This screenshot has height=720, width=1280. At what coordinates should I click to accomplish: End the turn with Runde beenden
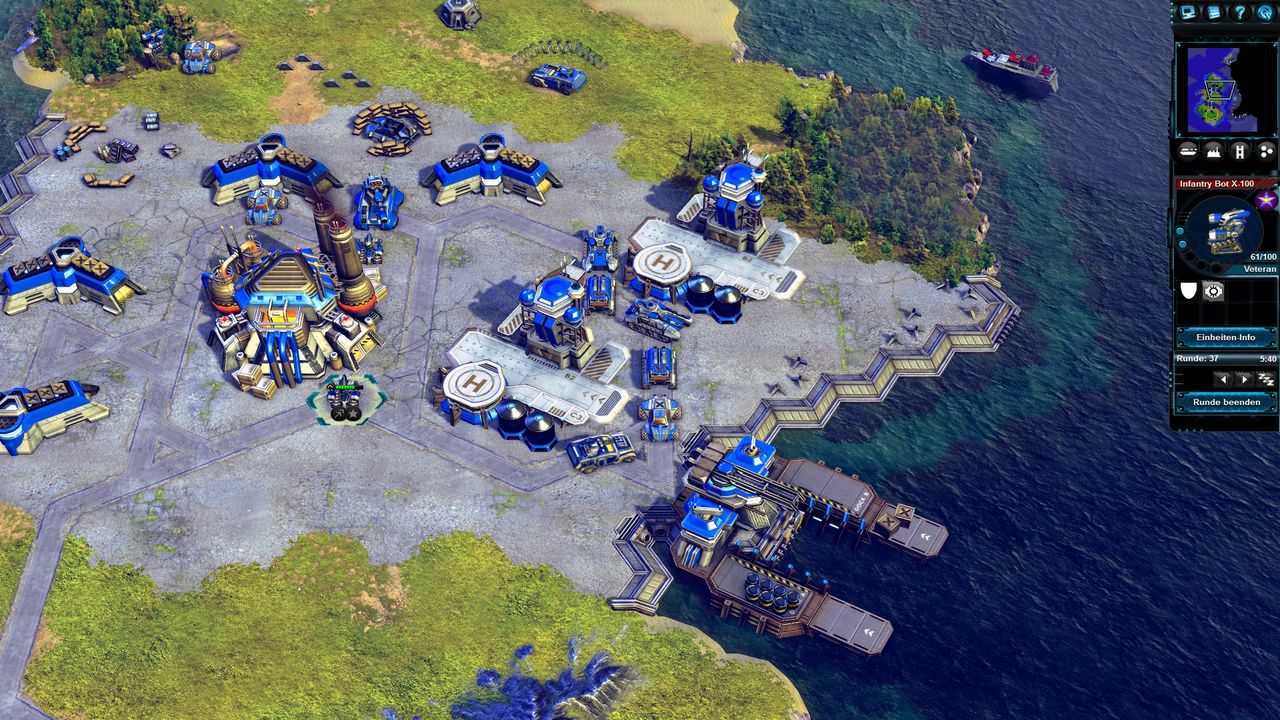point(1226,402)
